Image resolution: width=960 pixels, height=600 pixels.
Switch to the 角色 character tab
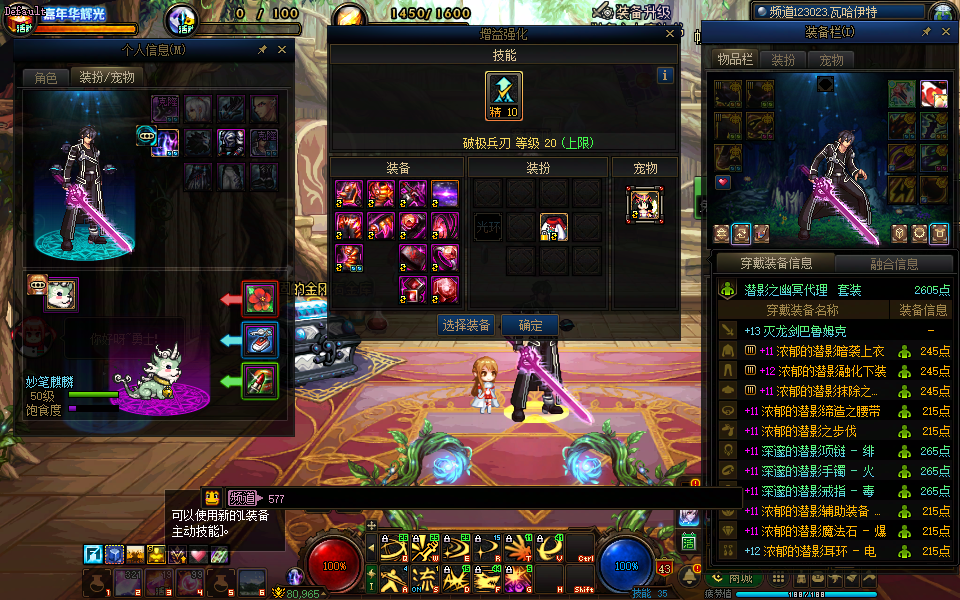pyautogui.click(x=46, y=77)
